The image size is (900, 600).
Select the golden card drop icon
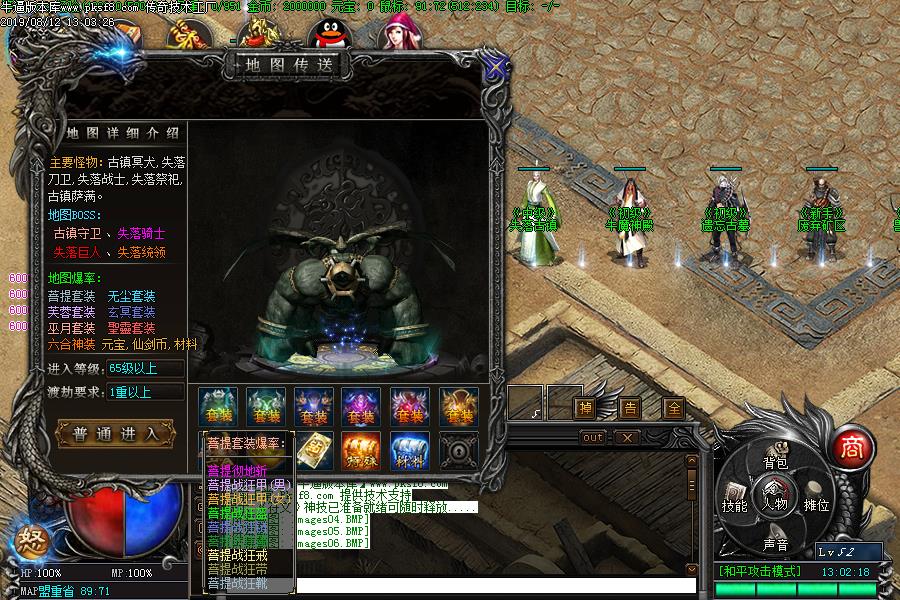point(314,451)
